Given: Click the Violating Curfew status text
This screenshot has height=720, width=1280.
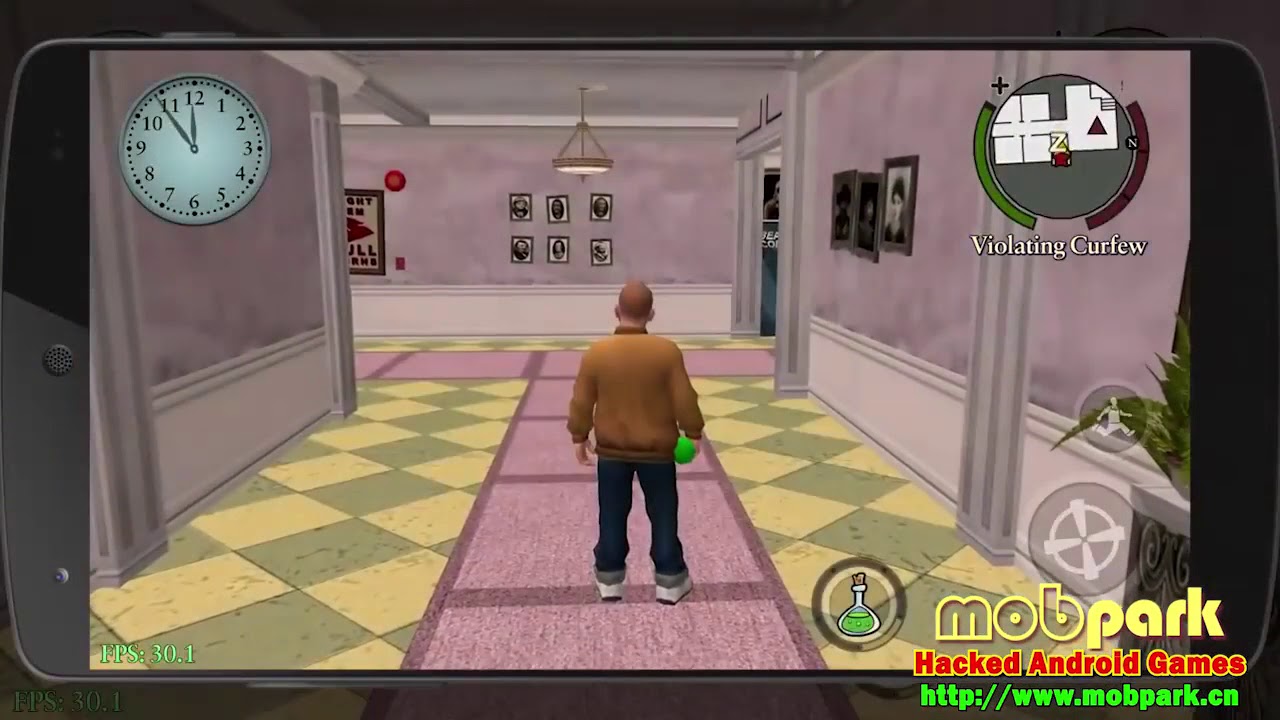Looking at the screenshot, I should (x=1059, y=245).
